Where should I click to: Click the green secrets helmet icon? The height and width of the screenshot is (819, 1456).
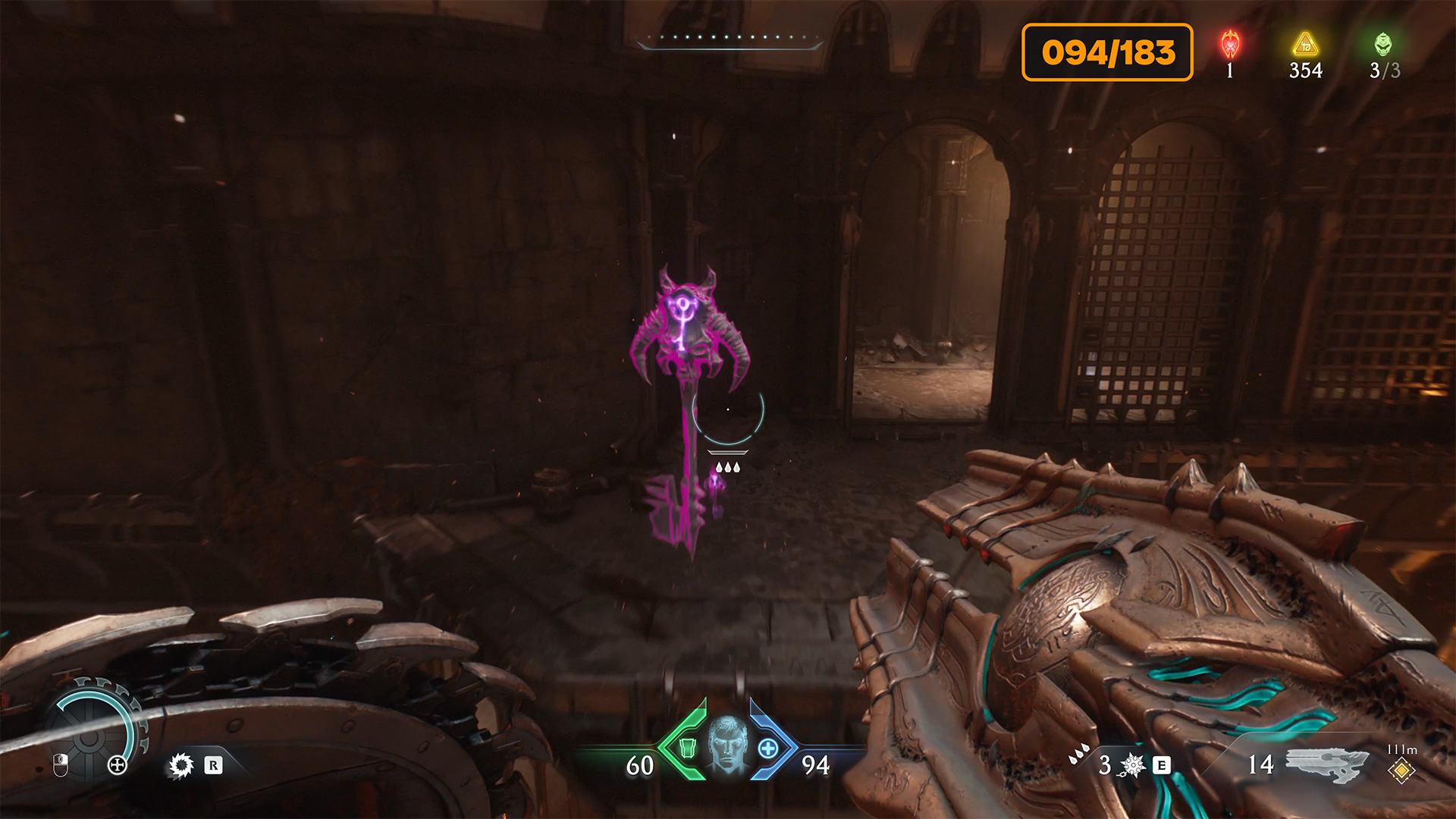tap(1383, 44)
